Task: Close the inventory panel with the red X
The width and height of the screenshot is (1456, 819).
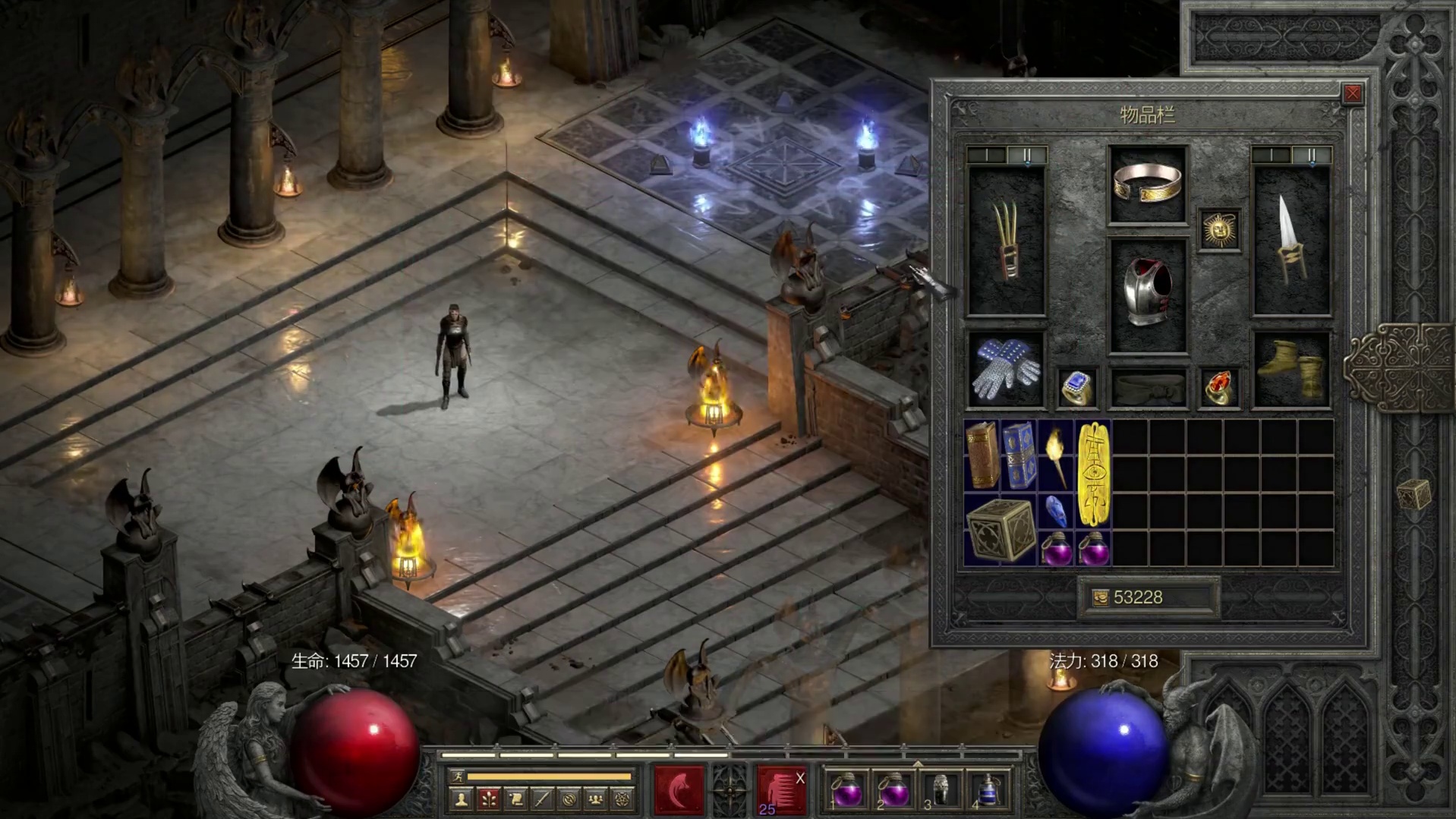Action: click(1352, 93)
